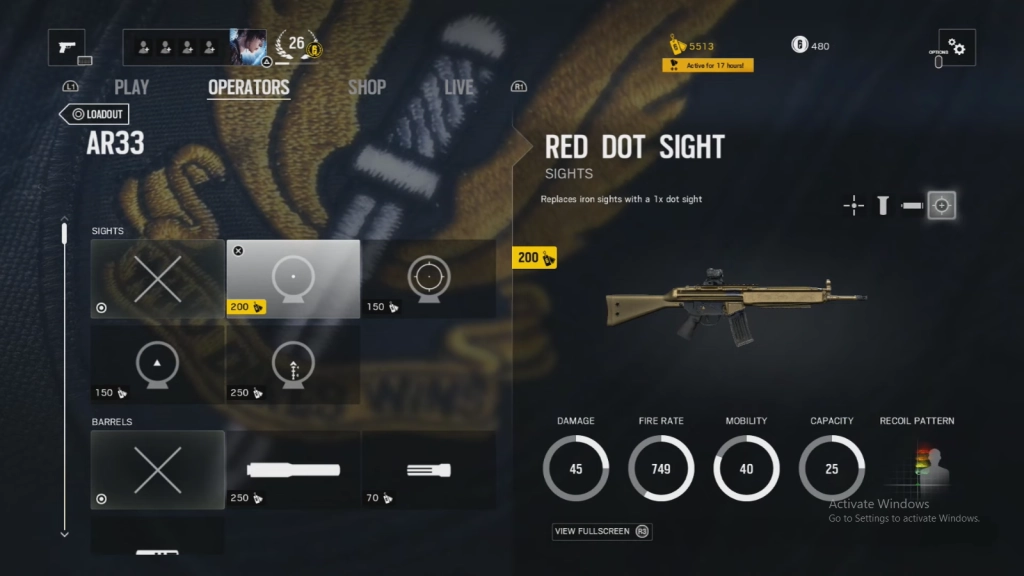Viewport: 1024px width, 576px height.
Task: Open the options gear menu
Action: pos(957,47)
